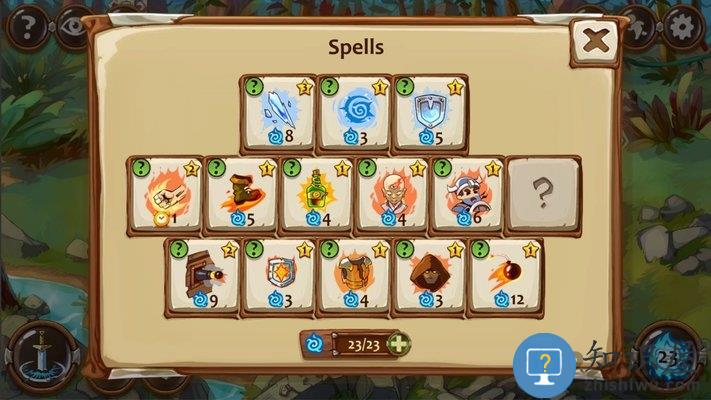711x400 pixels.
Task: Select the cannon spell card
Action: tap(202, 276)
